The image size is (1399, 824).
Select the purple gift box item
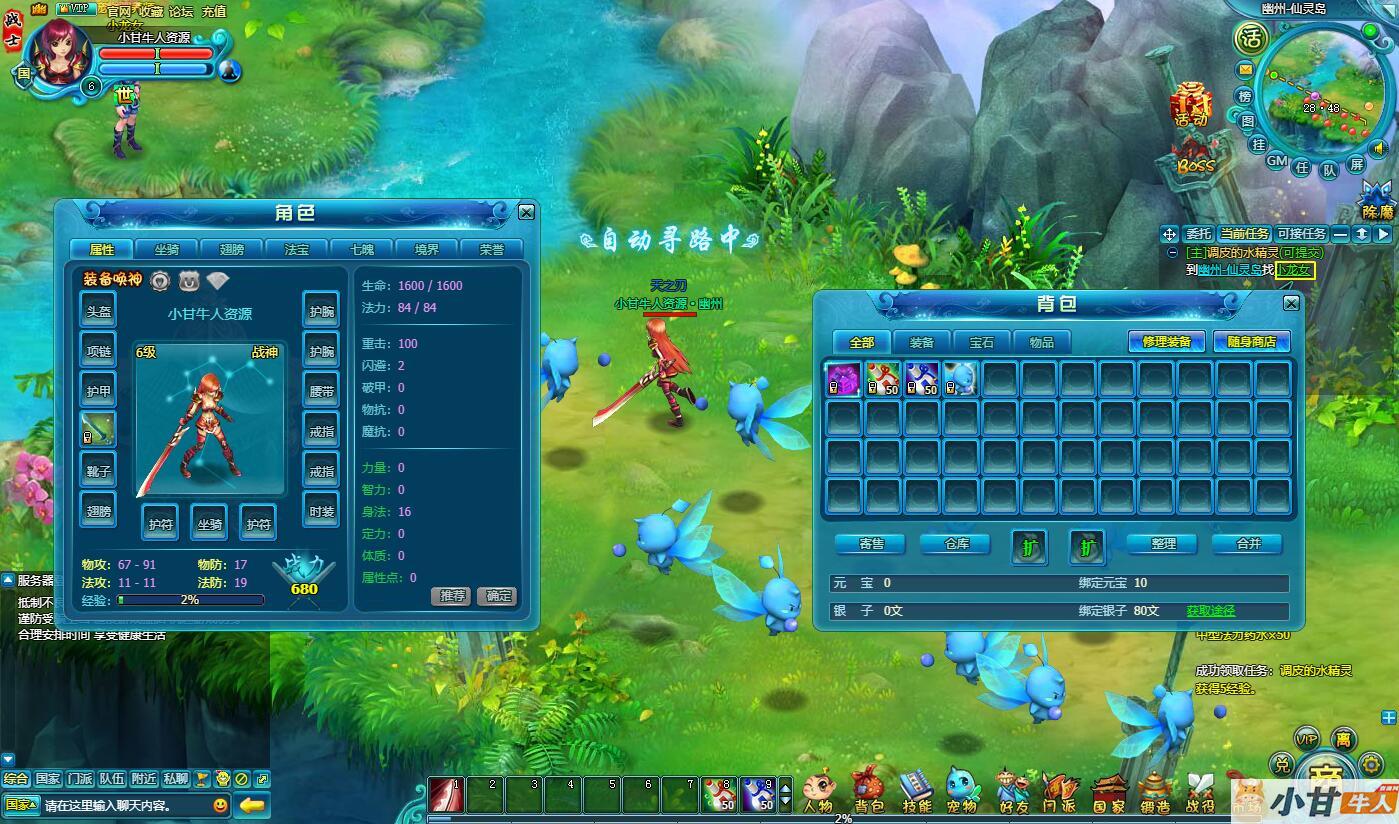click(x=843, y=379)
